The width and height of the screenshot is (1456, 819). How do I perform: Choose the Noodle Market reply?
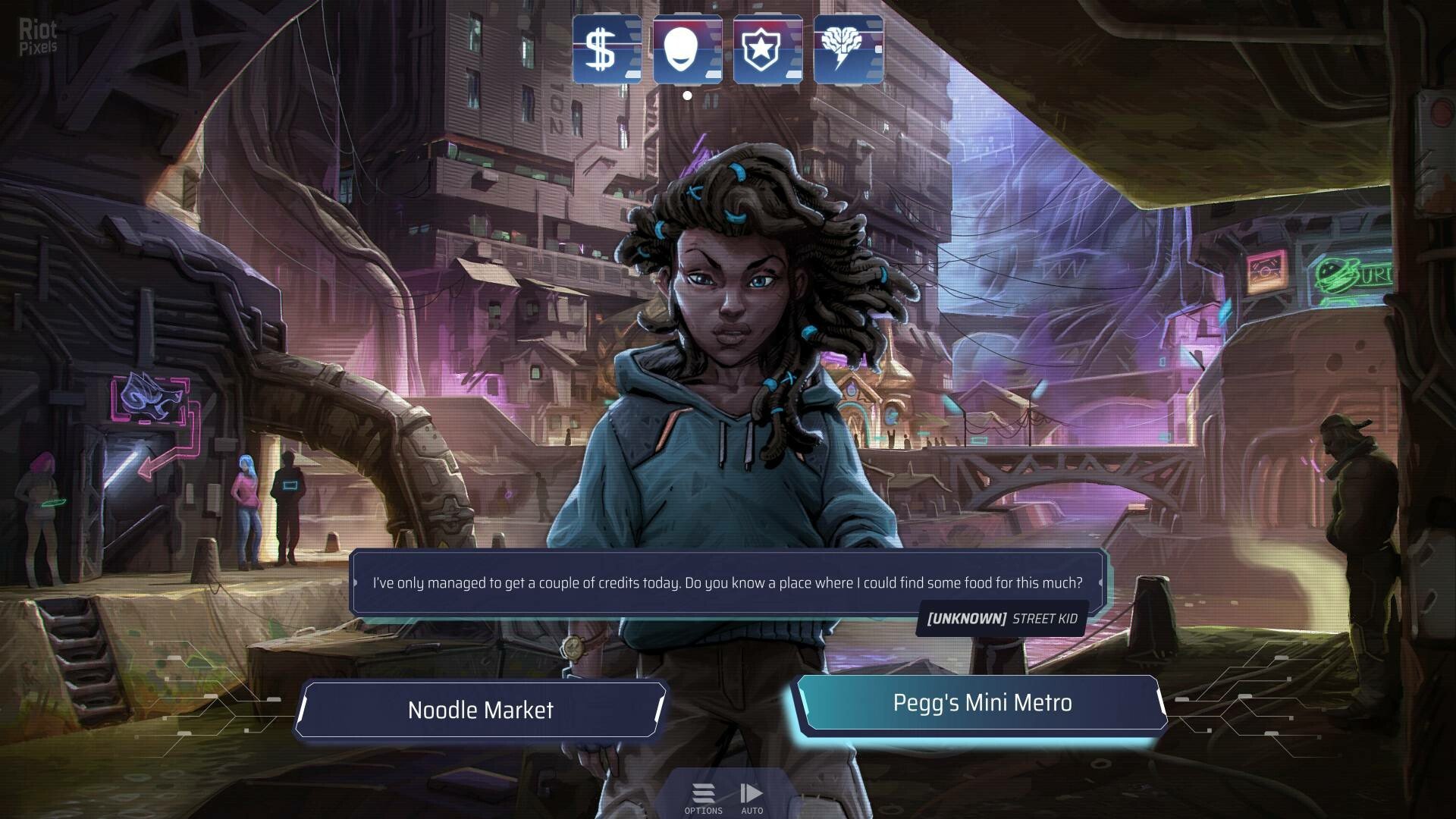tap(481, 710)
